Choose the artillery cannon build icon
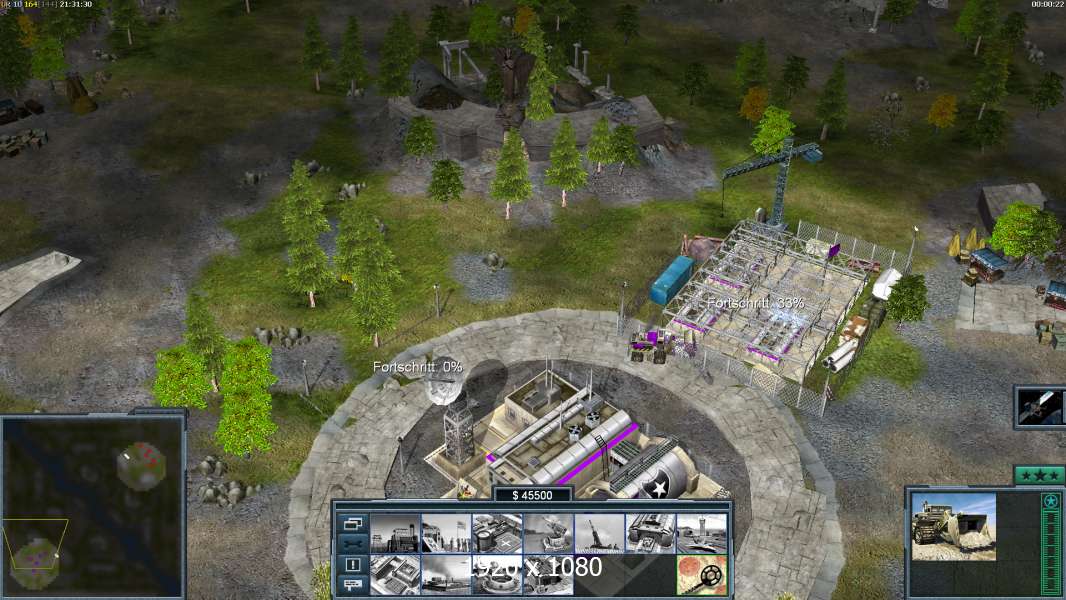This screenshot has width=1066, height=600. [599, 533]
